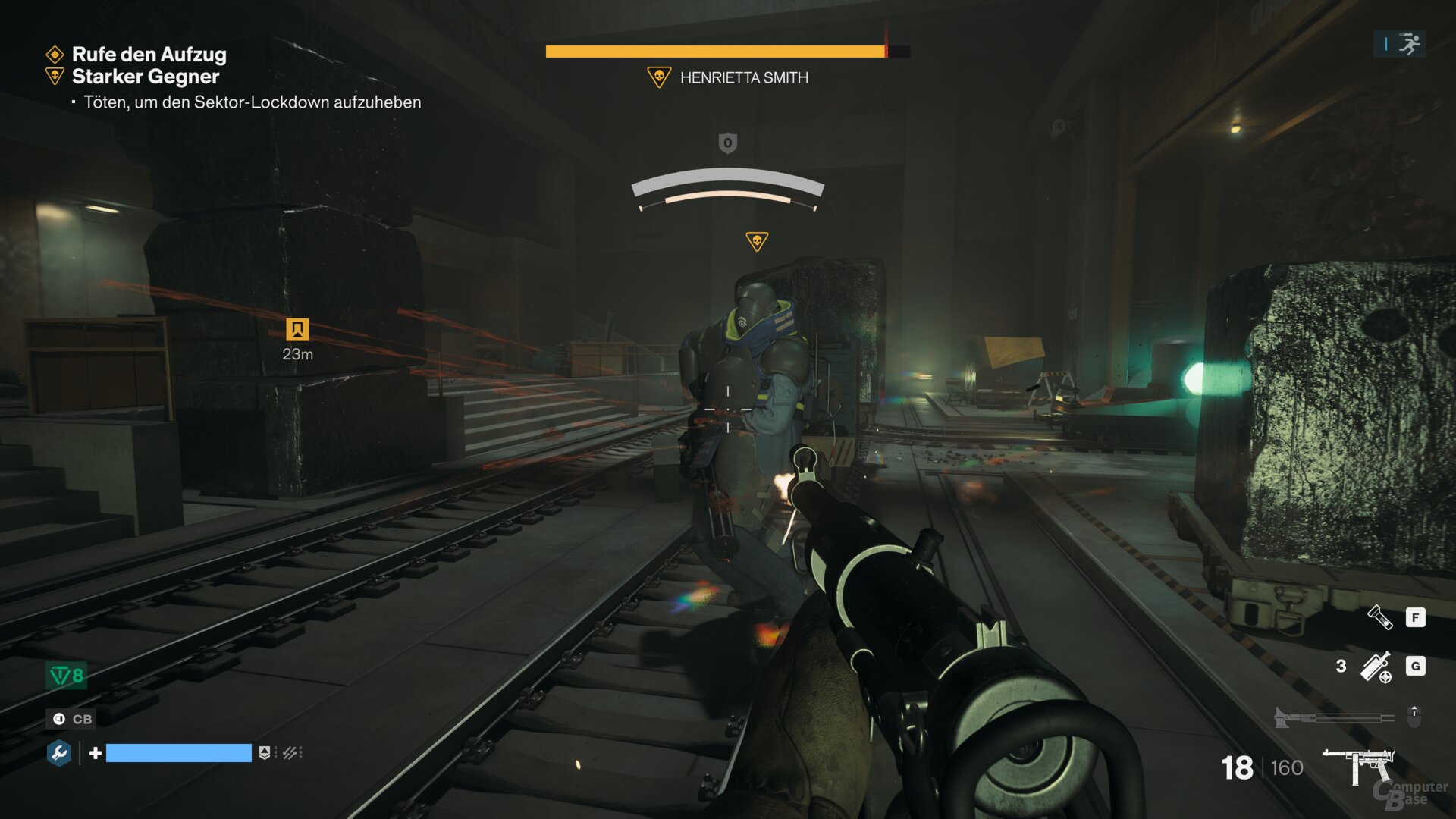Click the sprint status icon
Screen dimensions: 1456x819
(1409, 44)
